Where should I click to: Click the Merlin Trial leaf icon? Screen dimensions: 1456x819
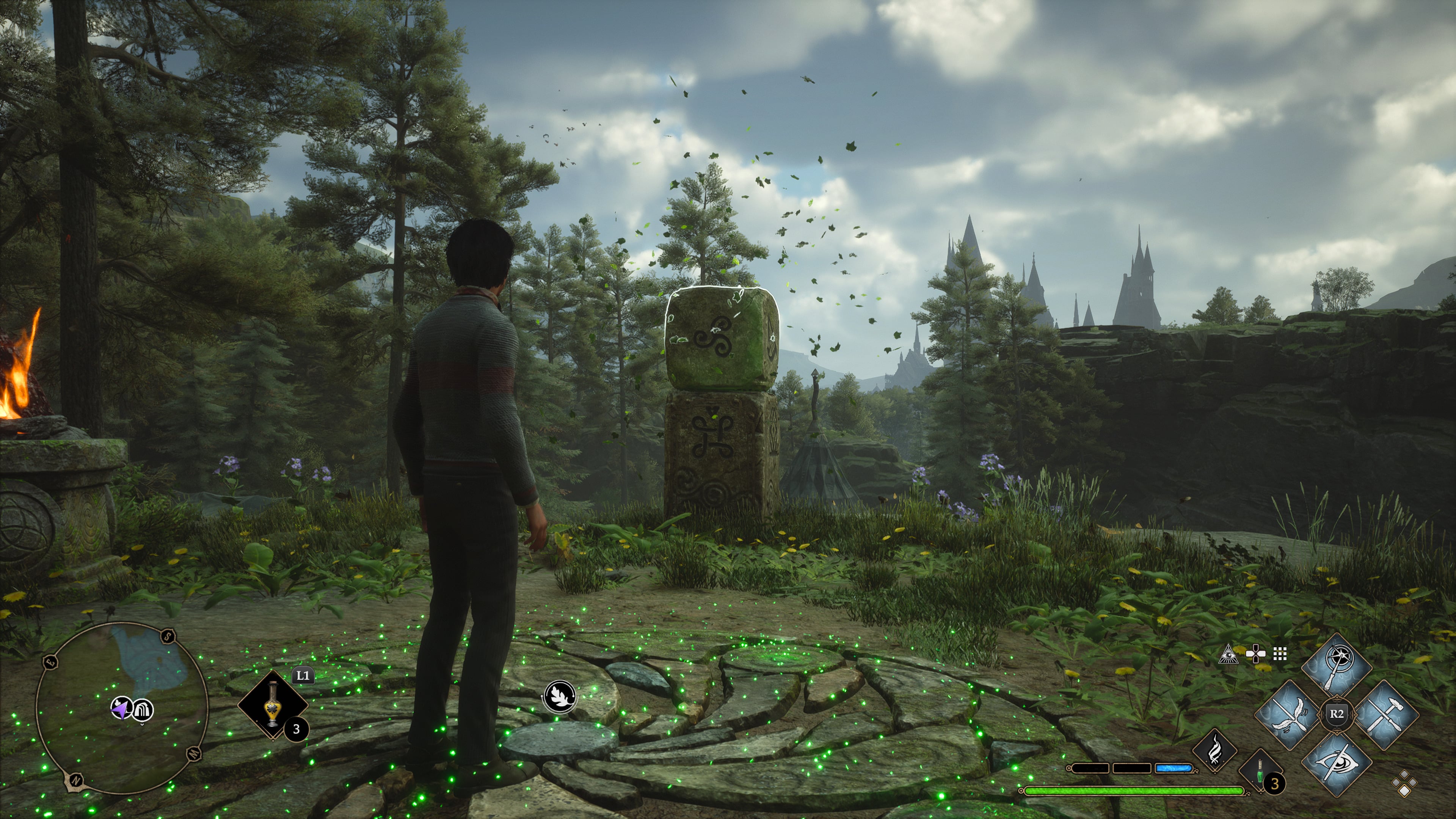(x=560, y=696)
